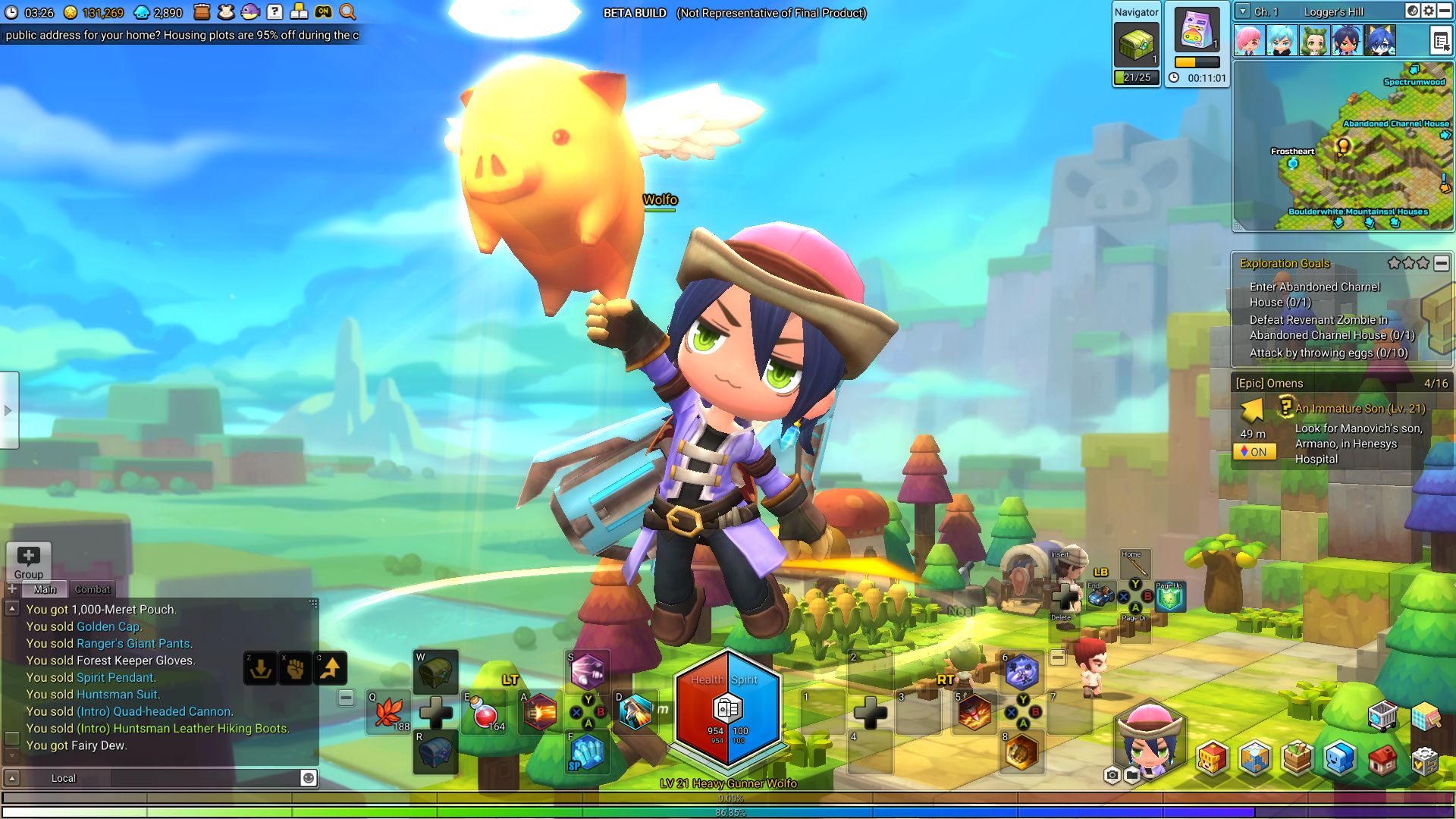Image resolution: width=1456 pixels, height=819 pixels.
Task: Open the magnifying glass search icon
Action: pos(347,12)
